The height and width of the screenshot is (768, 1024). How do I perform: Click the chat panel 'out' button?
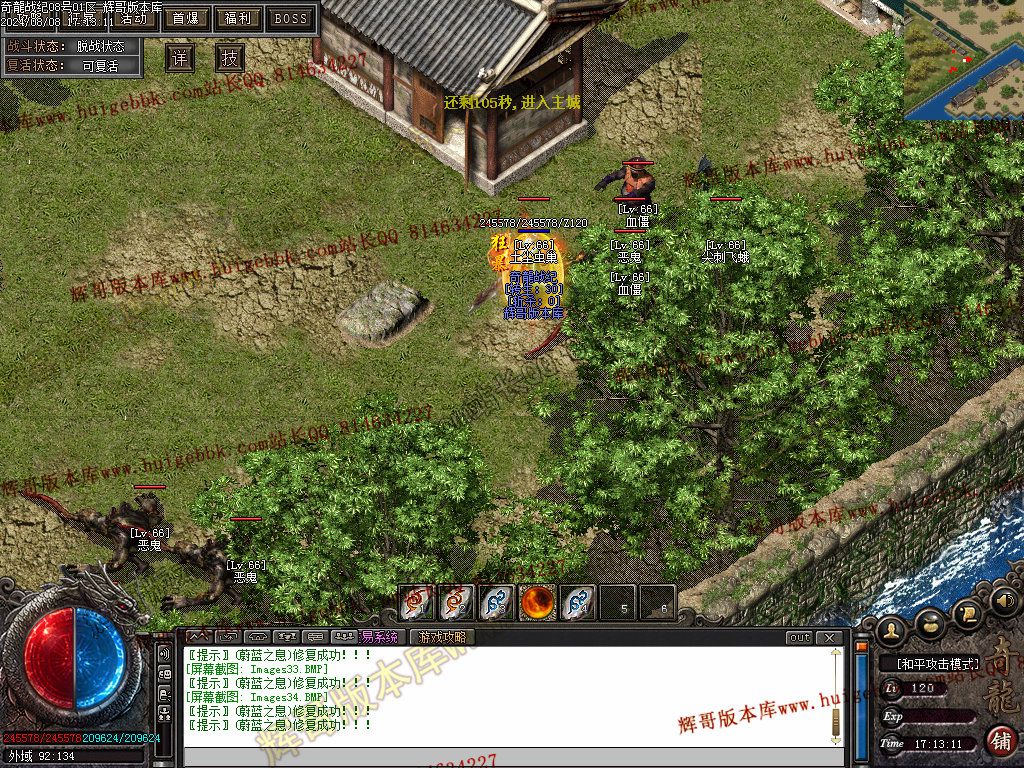coord(799,638)
